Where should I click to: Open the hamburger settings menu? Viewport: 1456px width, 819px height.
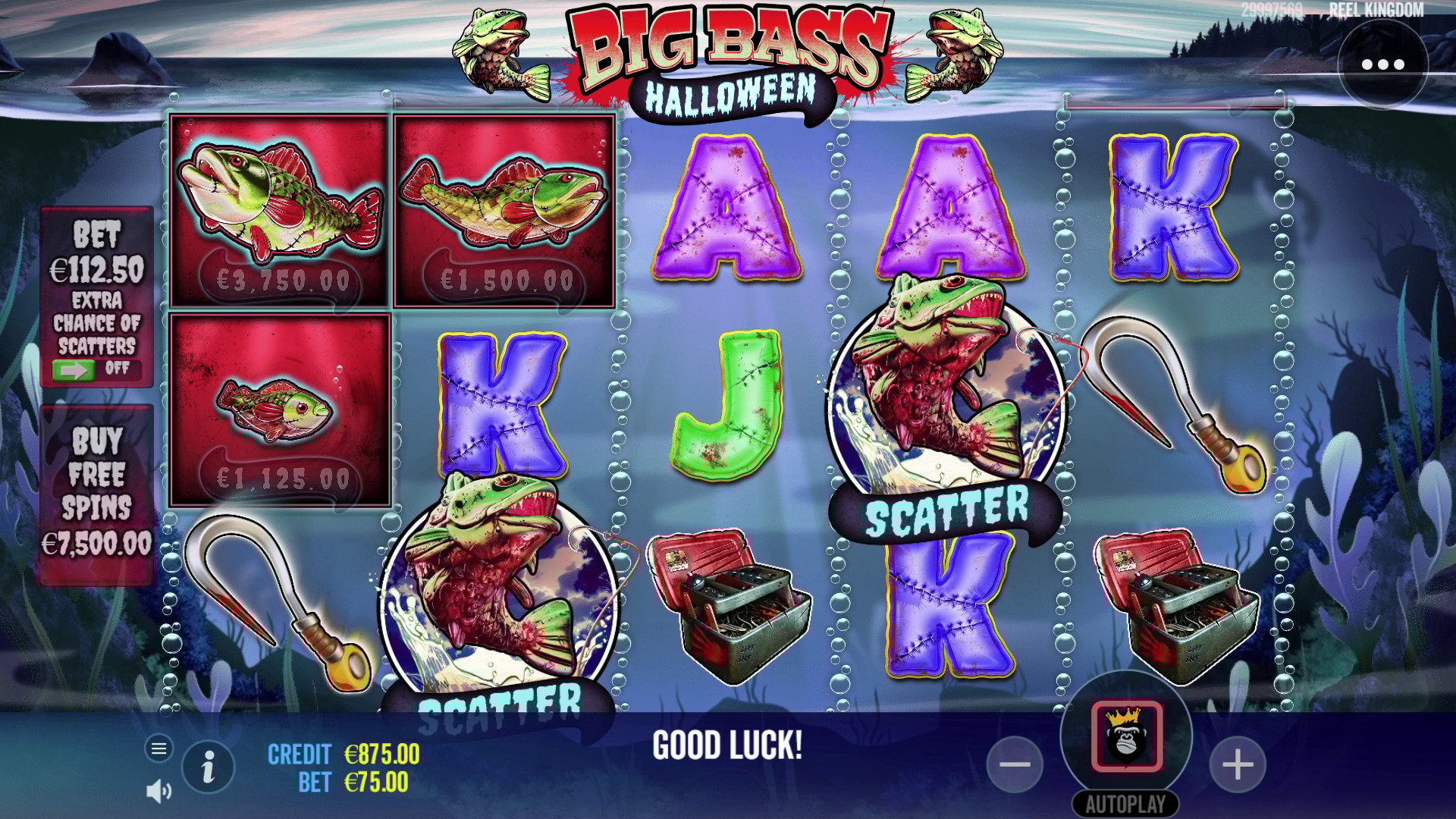[x=158, y=749]
